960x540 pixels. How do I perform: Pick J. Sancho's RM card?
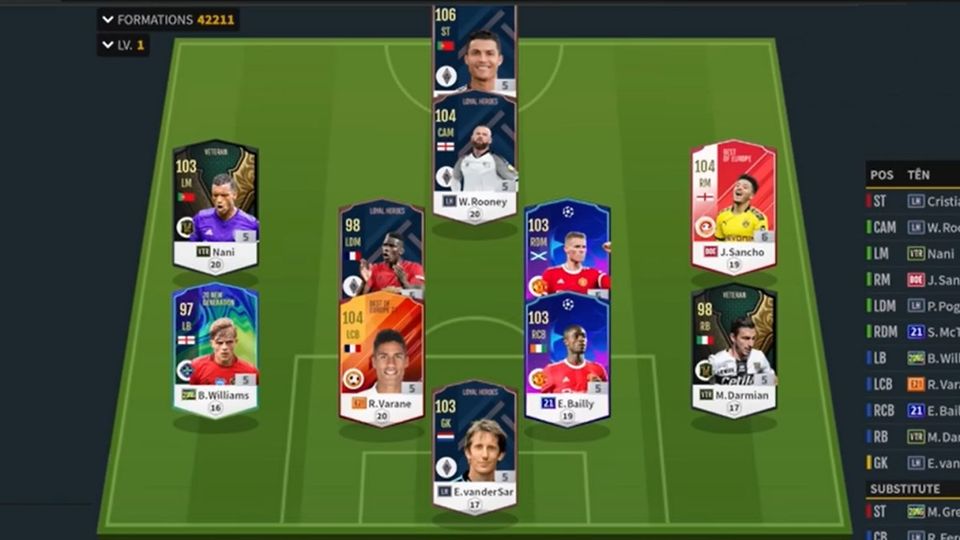click(733, 205)
